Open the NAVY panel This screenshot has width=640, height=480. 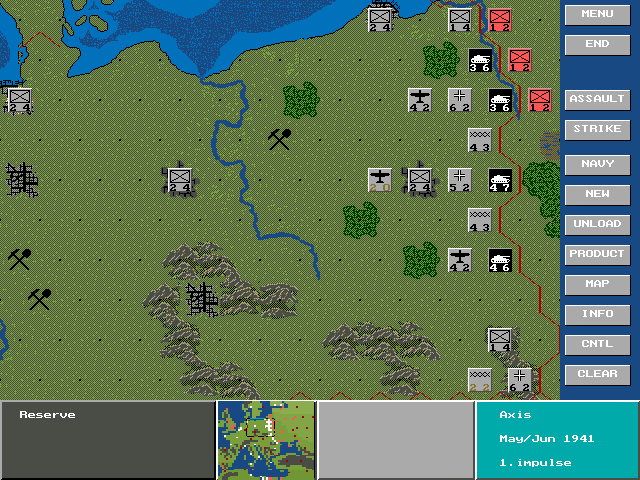click(597, 164)
